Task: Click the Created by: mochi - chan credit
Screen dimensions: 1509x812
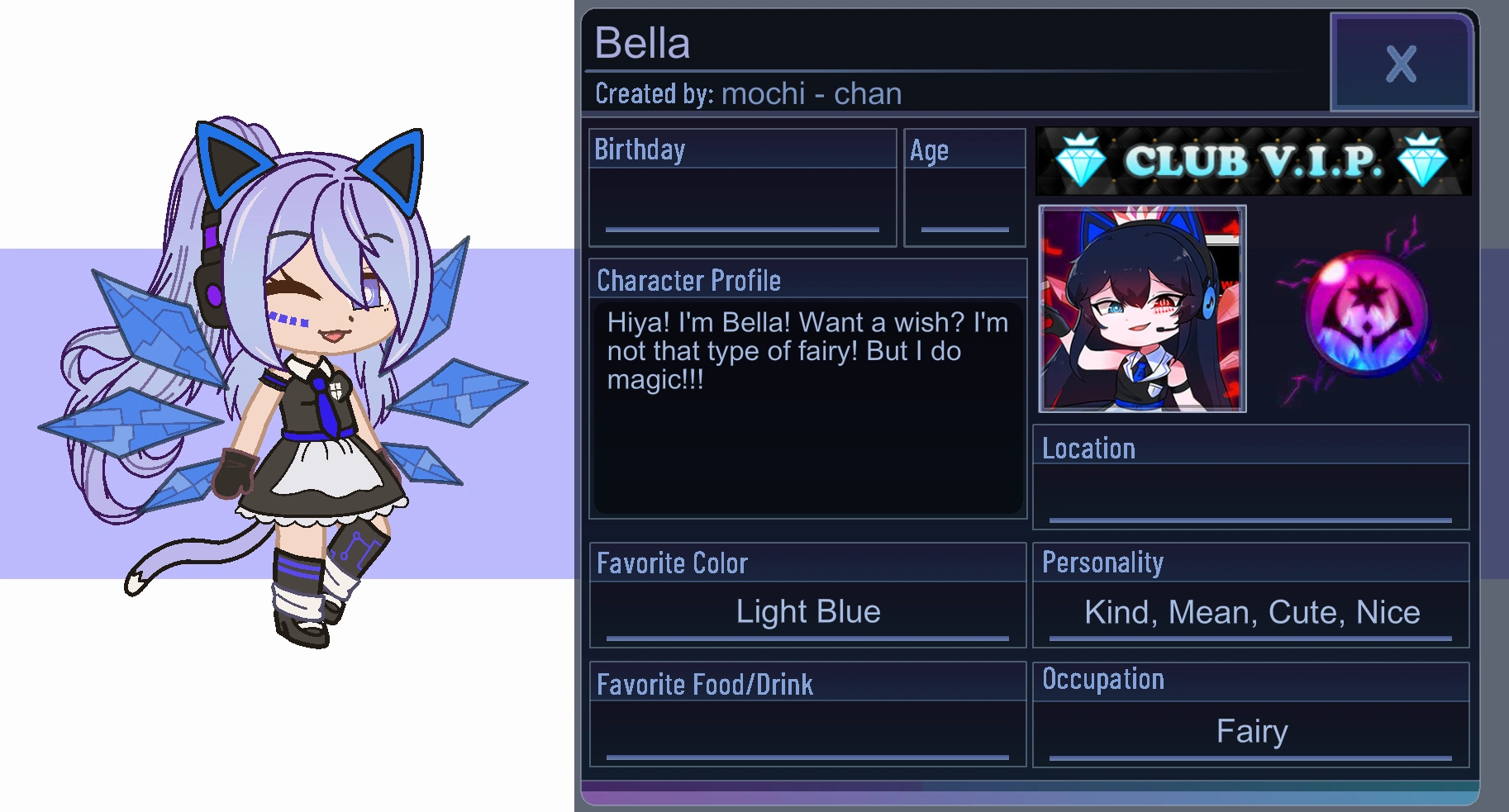Action: tap(746, 93)
